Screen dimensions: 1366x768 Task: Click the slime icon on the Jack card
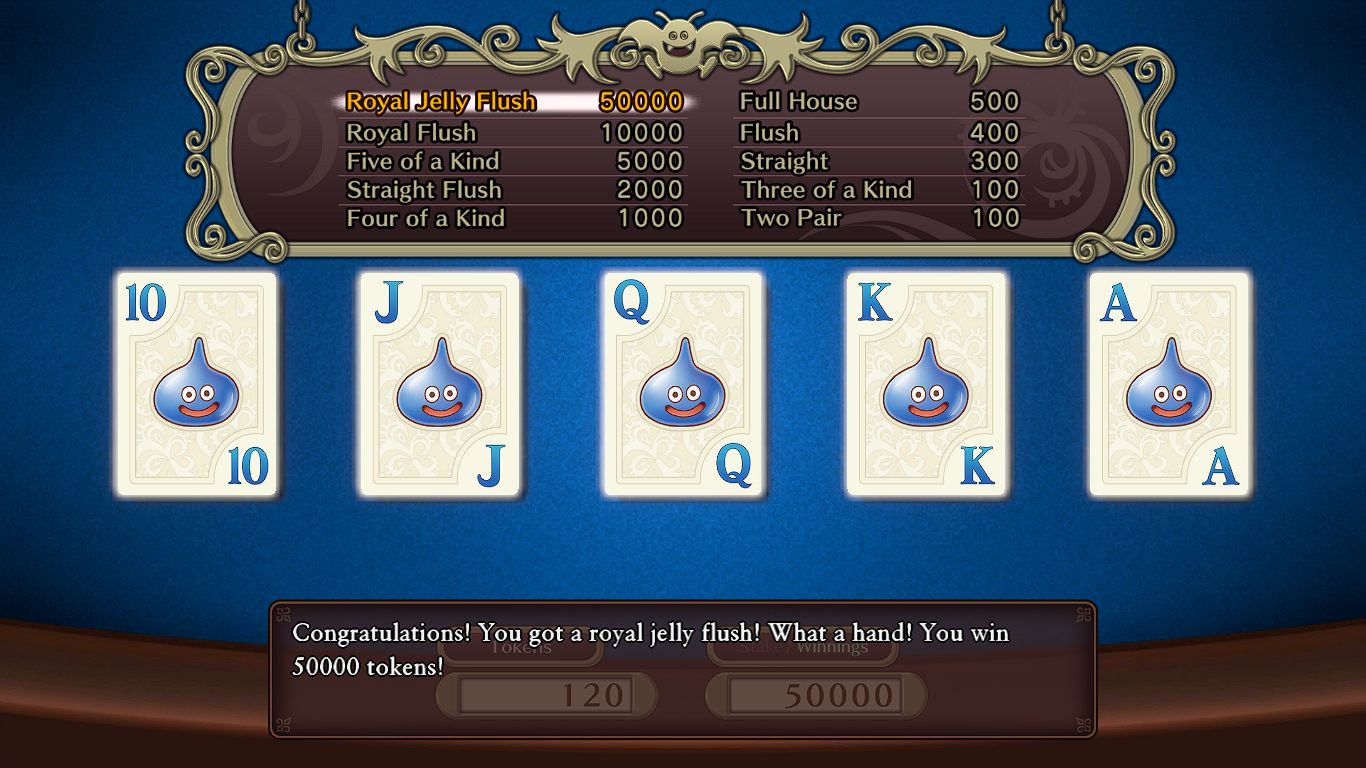439,390
